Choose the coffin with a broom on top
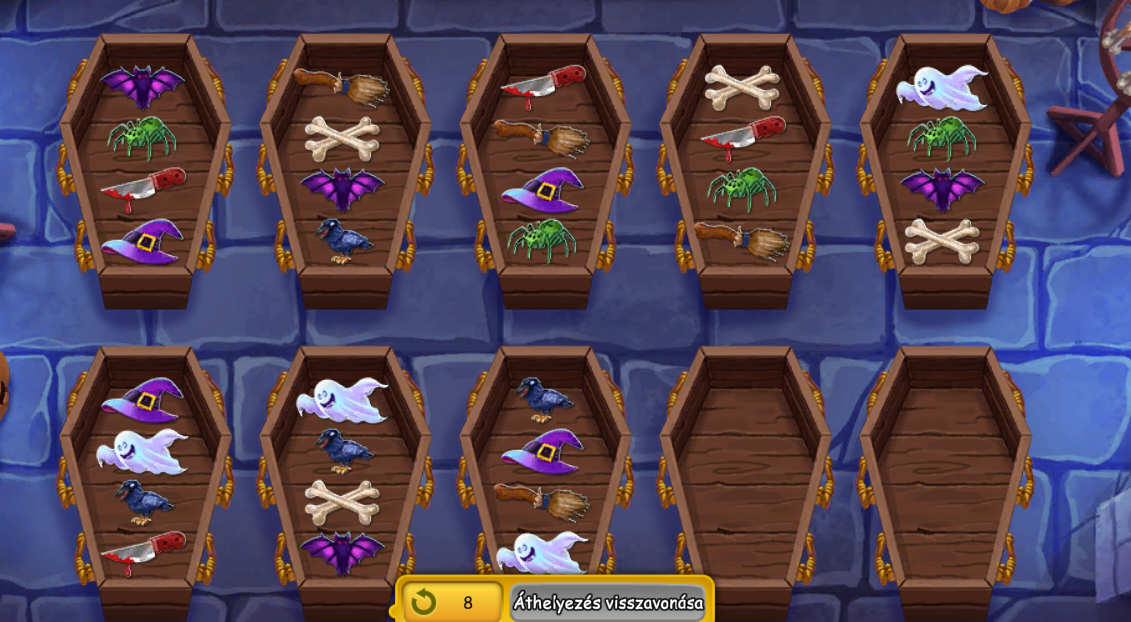 [345, 170]
